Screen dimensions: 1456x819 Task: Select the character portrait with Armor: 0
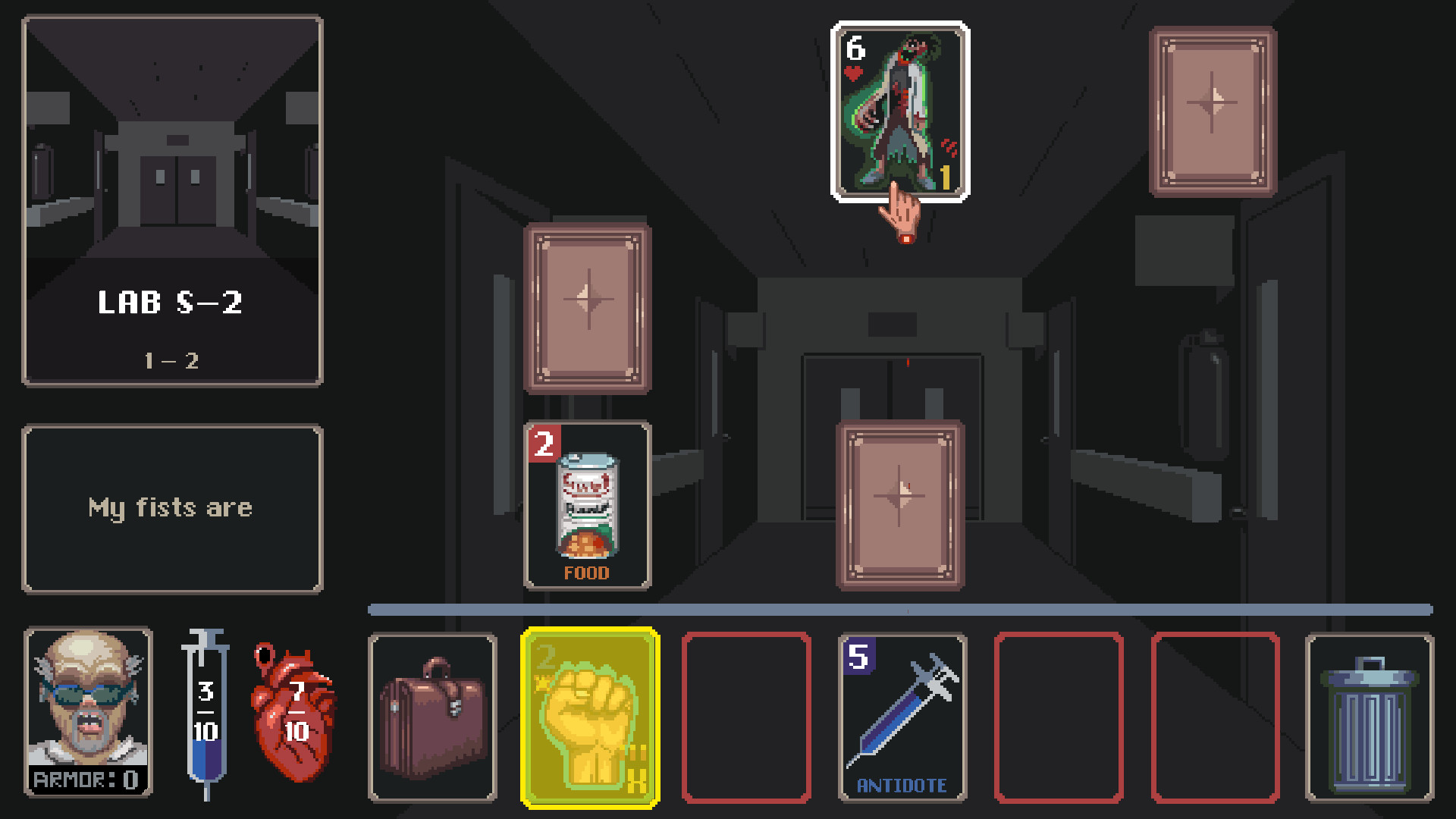click(86, 713)
